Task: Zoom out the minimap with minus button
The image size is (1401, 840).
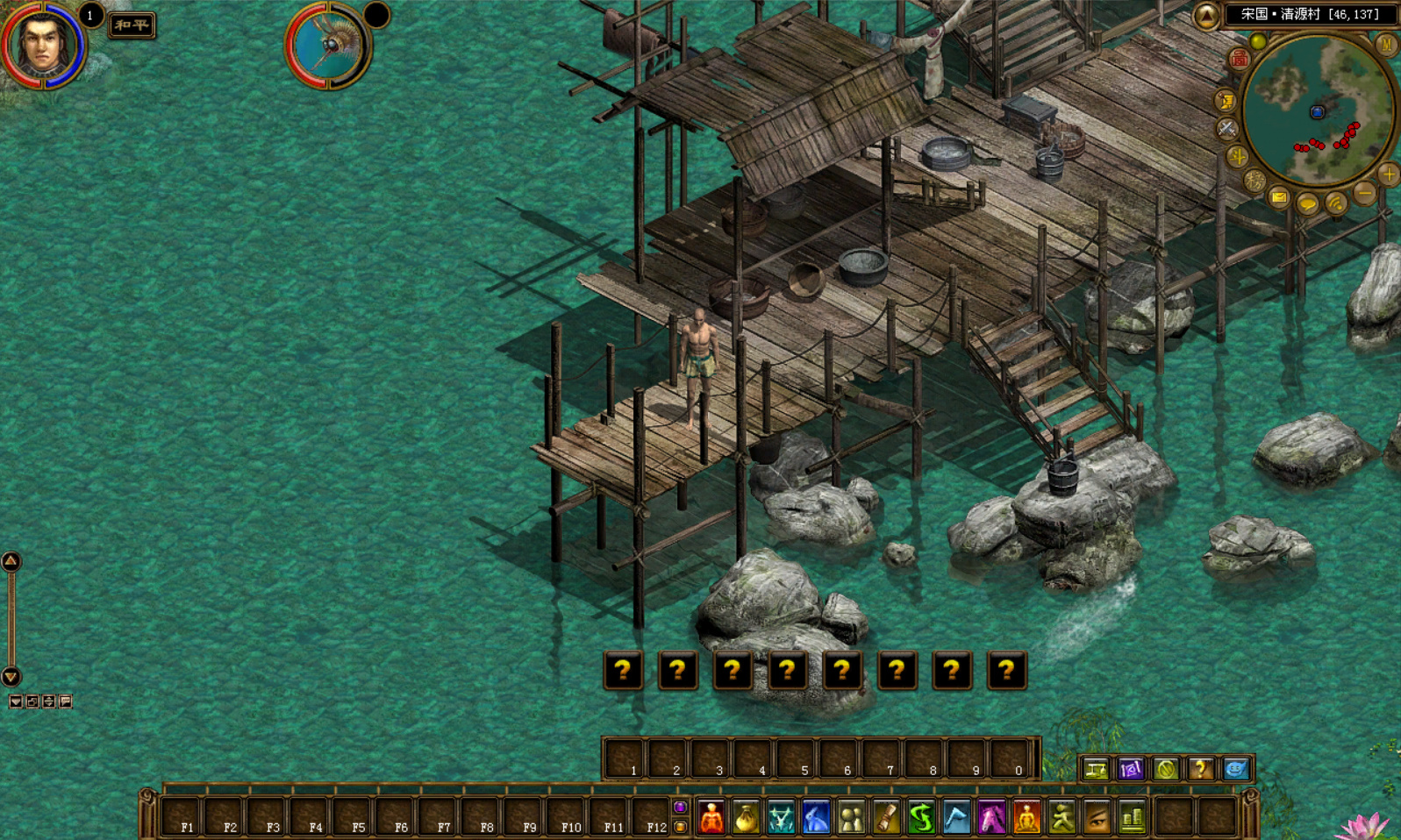Action: coord(1364,193)
